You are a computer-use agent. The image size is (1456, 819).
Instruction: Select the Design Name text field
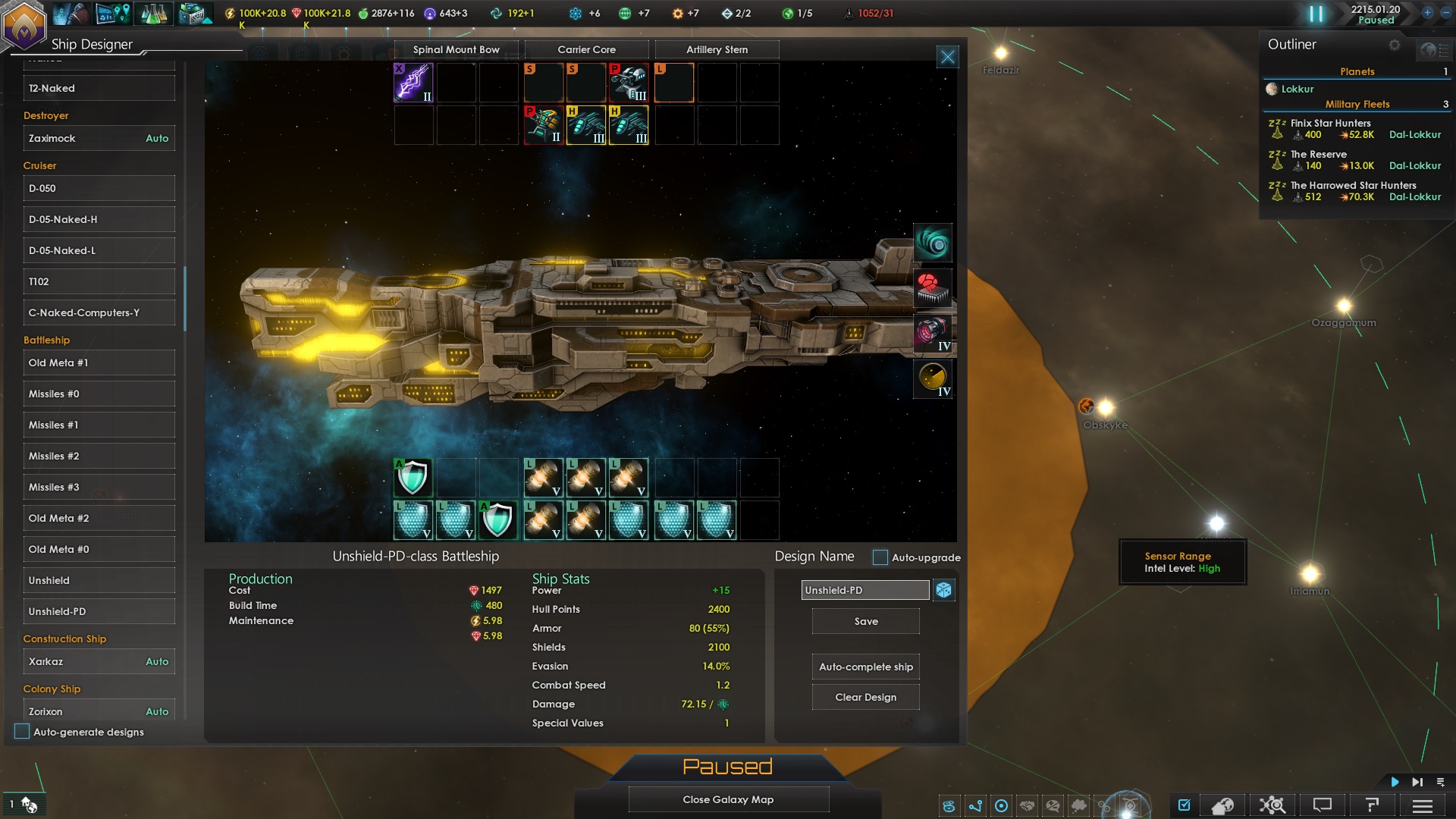[864, 590]
